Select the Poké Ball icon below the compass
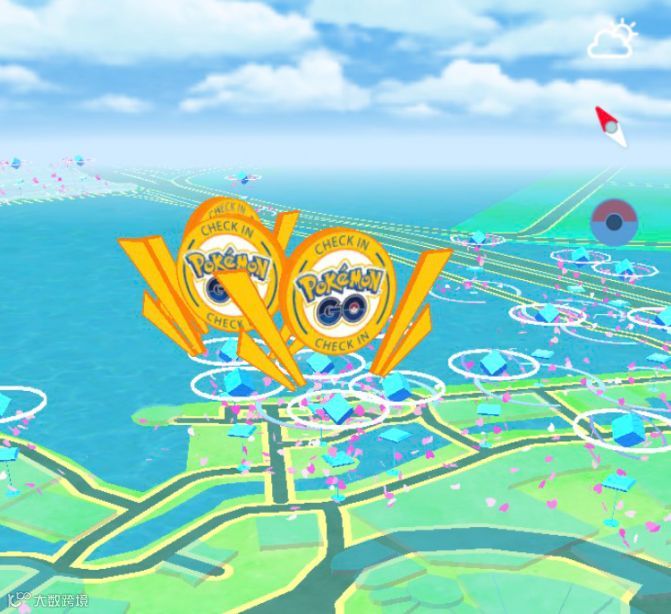The image size is (671, 614). pos(612,222)
